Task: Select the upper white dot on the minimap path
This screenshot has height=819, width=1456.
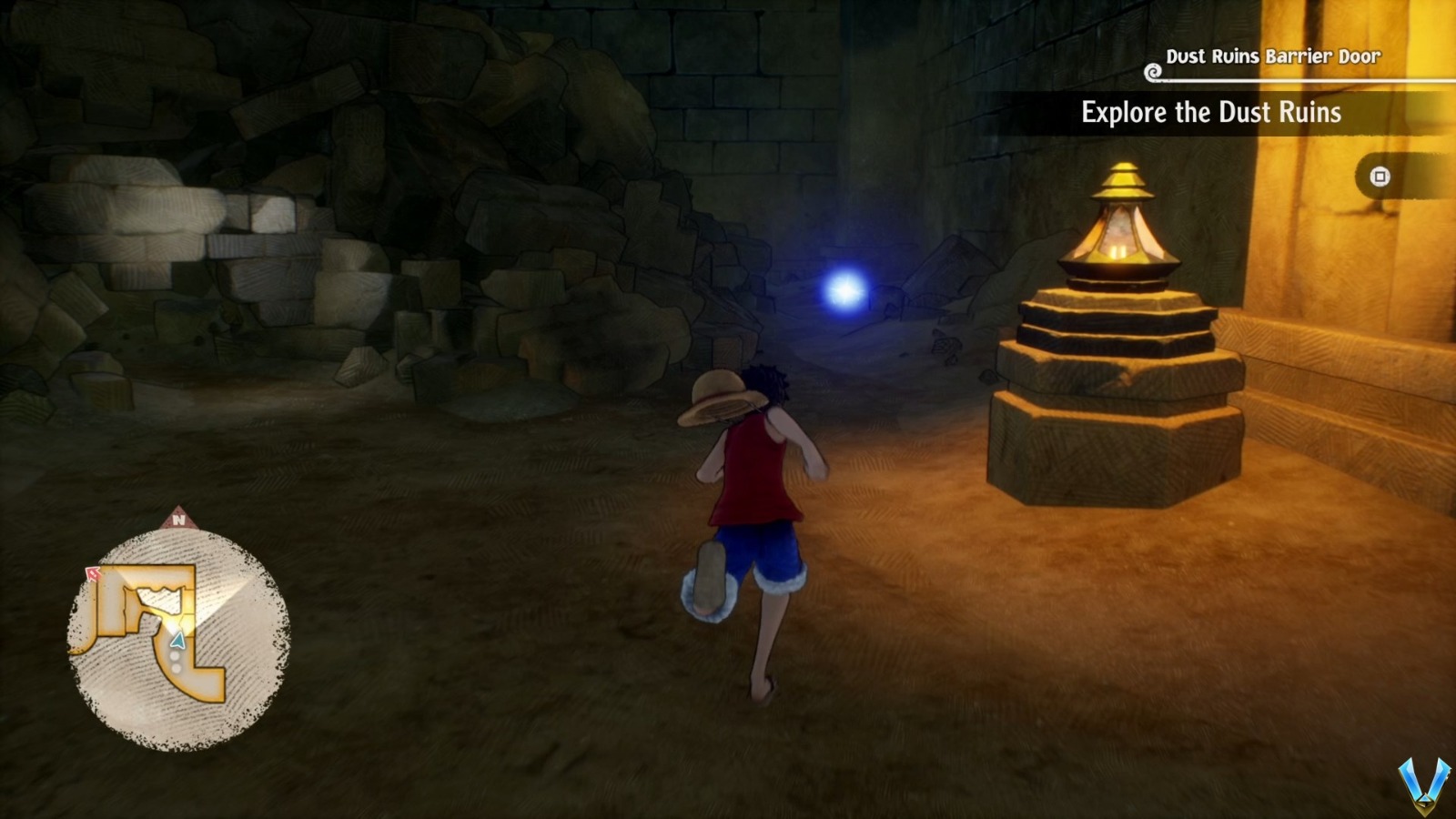Action: coord(175,655)
